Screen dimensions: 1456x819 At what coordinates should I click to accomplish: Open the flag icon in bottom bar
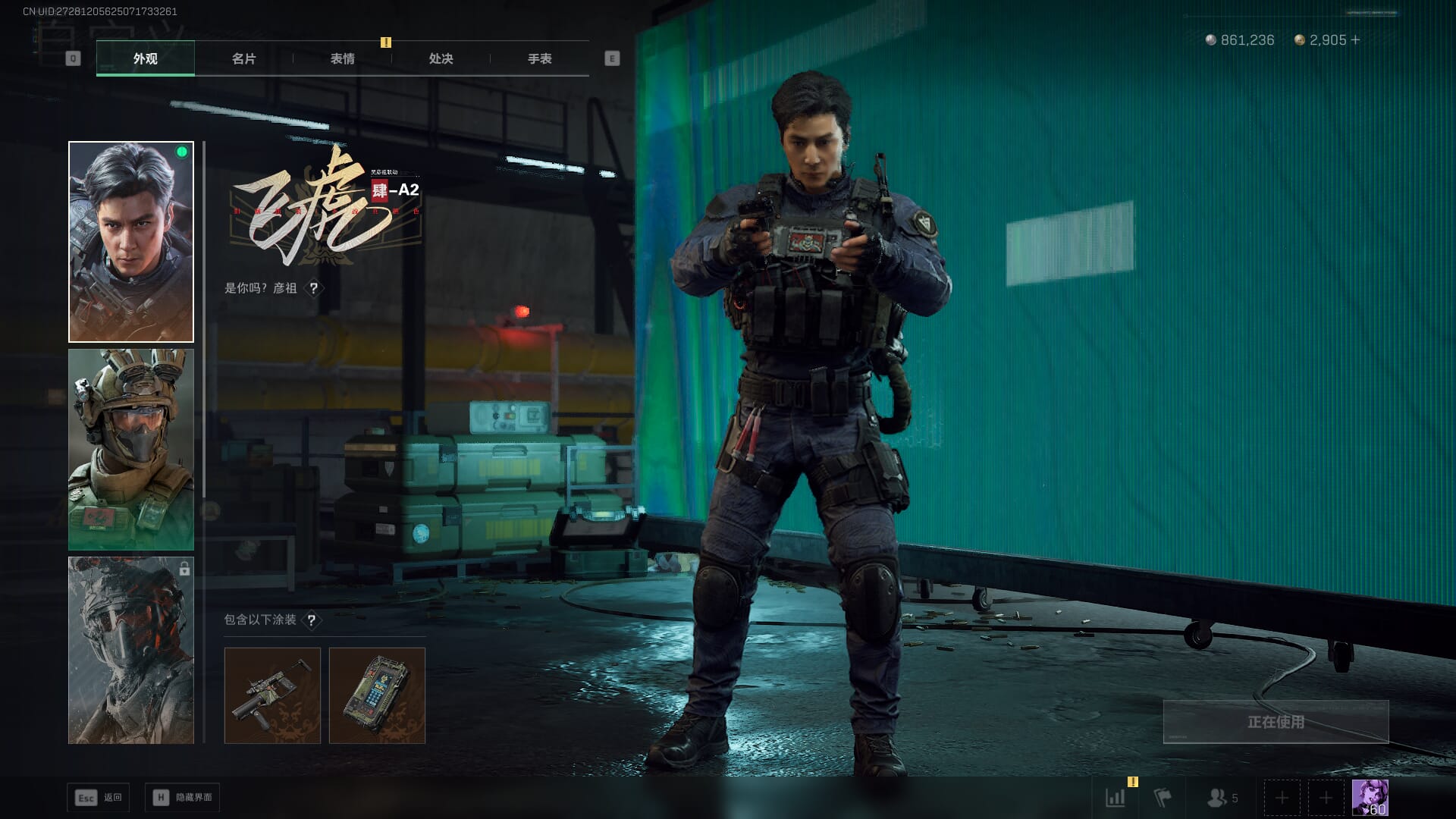[1163, 798]
